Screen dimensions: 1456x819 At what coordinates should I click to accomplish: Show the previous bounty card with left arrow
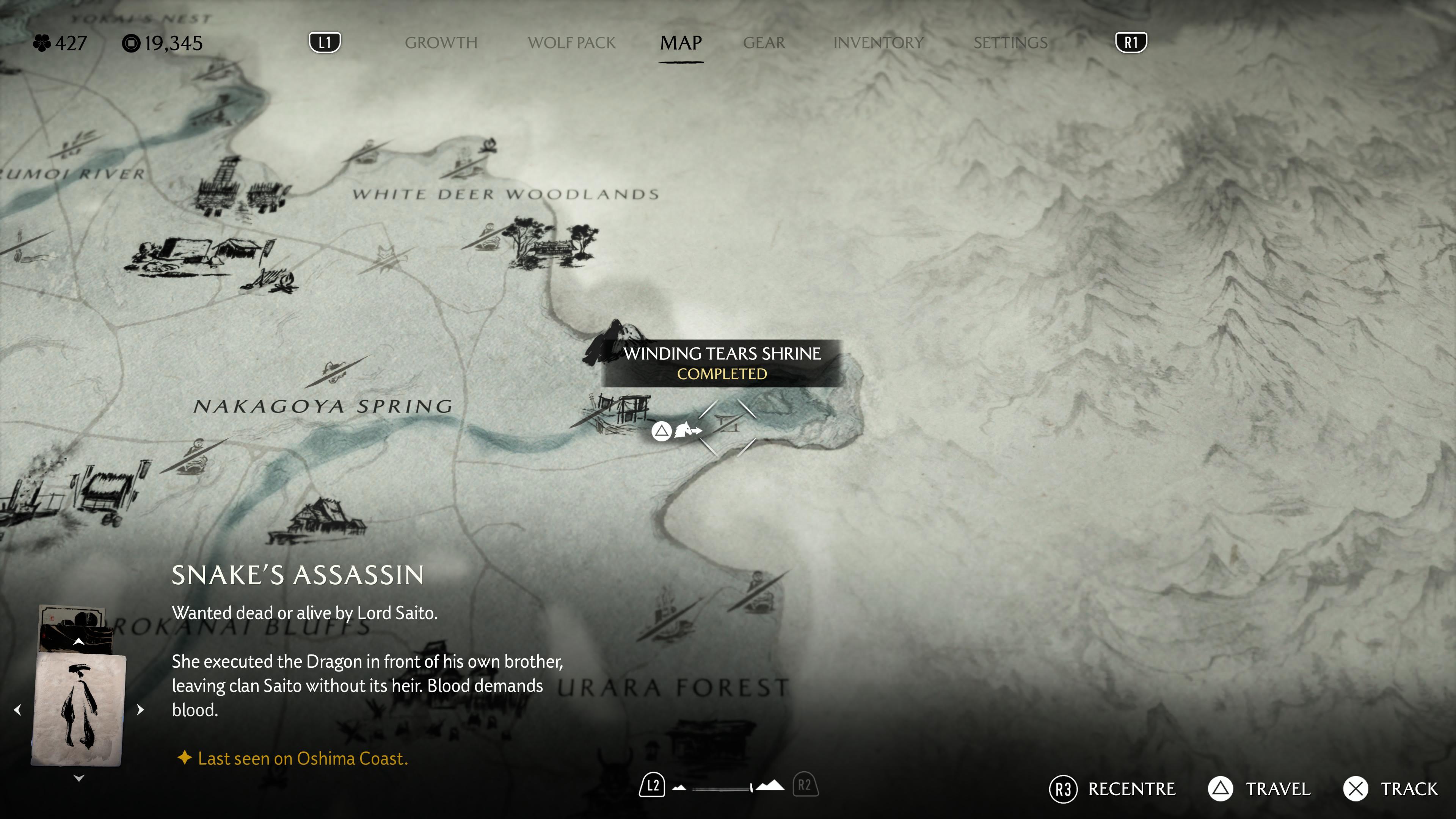tap(17, 710)
